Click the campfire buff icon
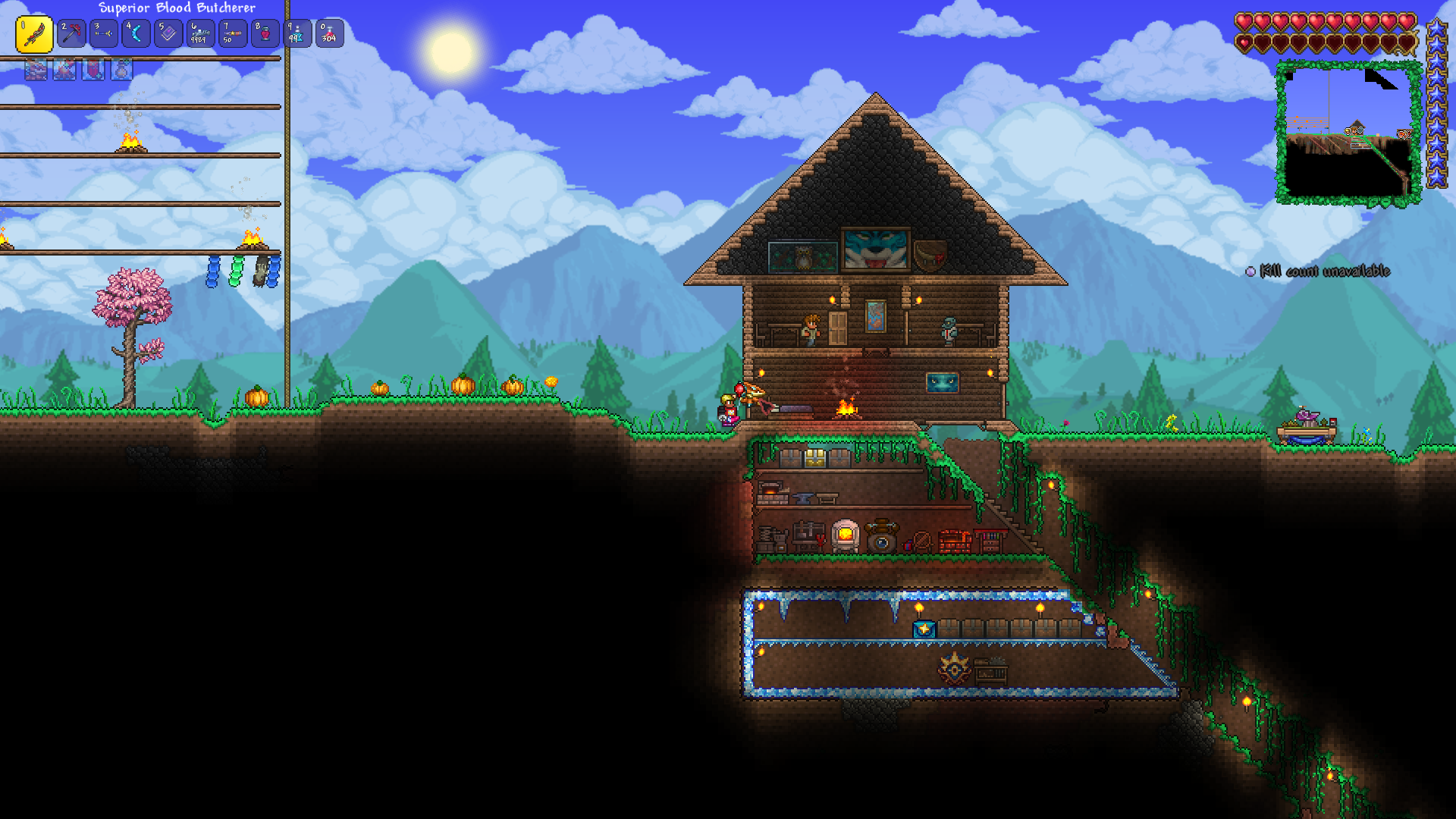 [64, 70]
